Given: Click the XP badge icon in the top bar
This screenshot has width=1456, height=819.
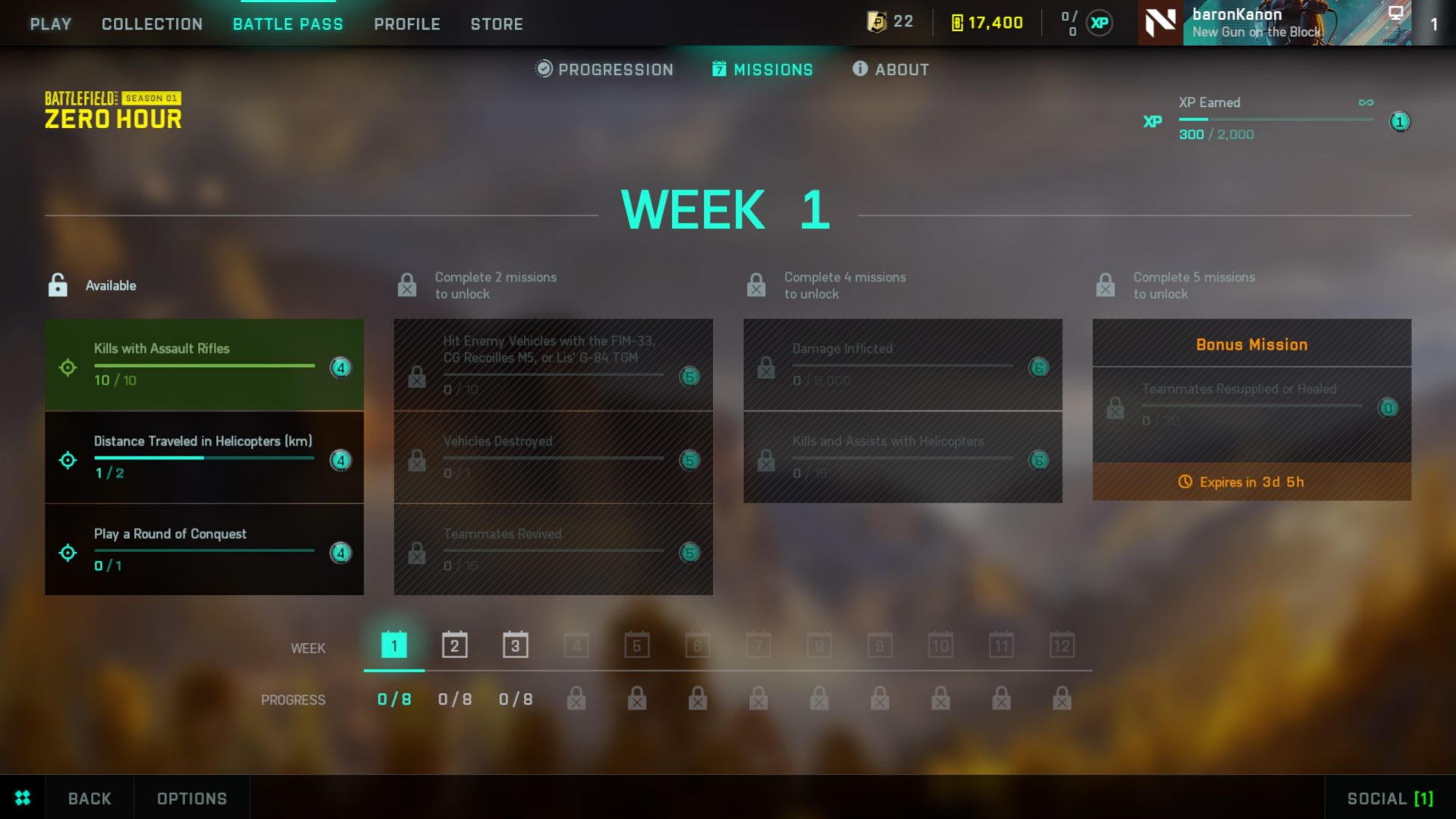Looking at the screenshot, I should (x=1102, y=22).
